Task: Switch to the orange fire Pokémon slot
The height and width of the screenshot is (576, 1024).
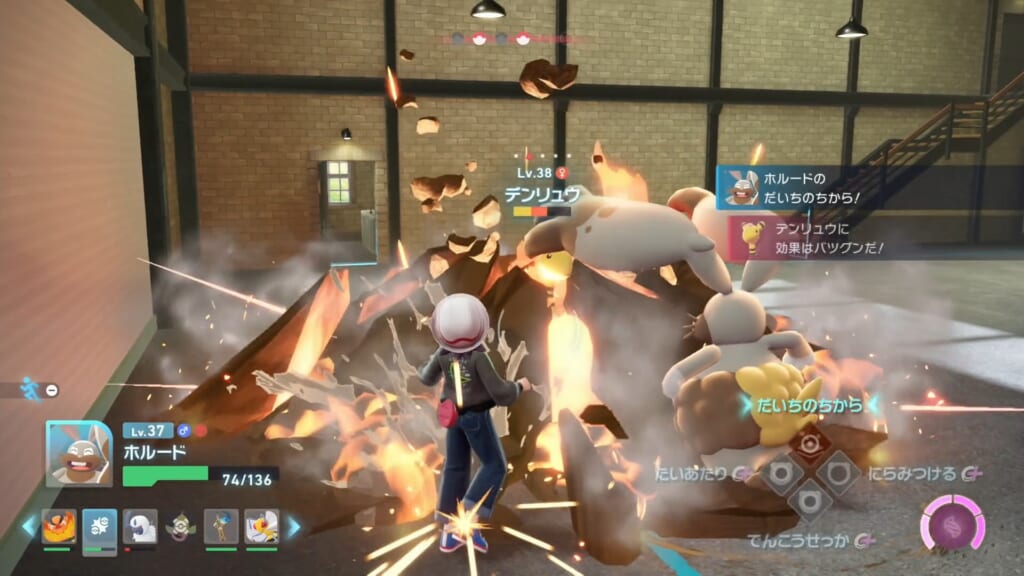Action: pyautogui.click(x=59, y=526)
